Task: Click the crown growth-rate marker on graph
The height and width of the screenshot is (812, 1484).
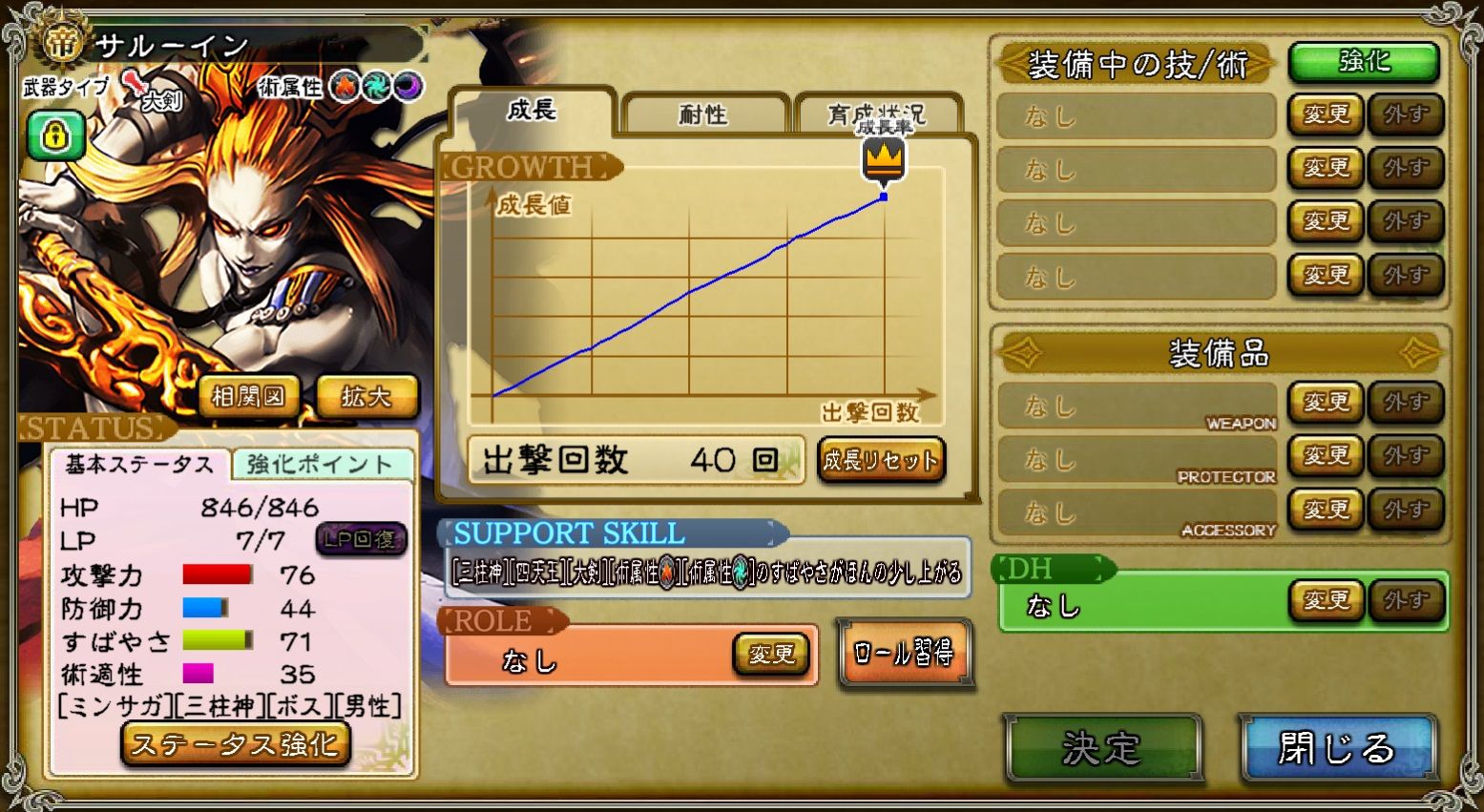Action: [x=885, y=159]
